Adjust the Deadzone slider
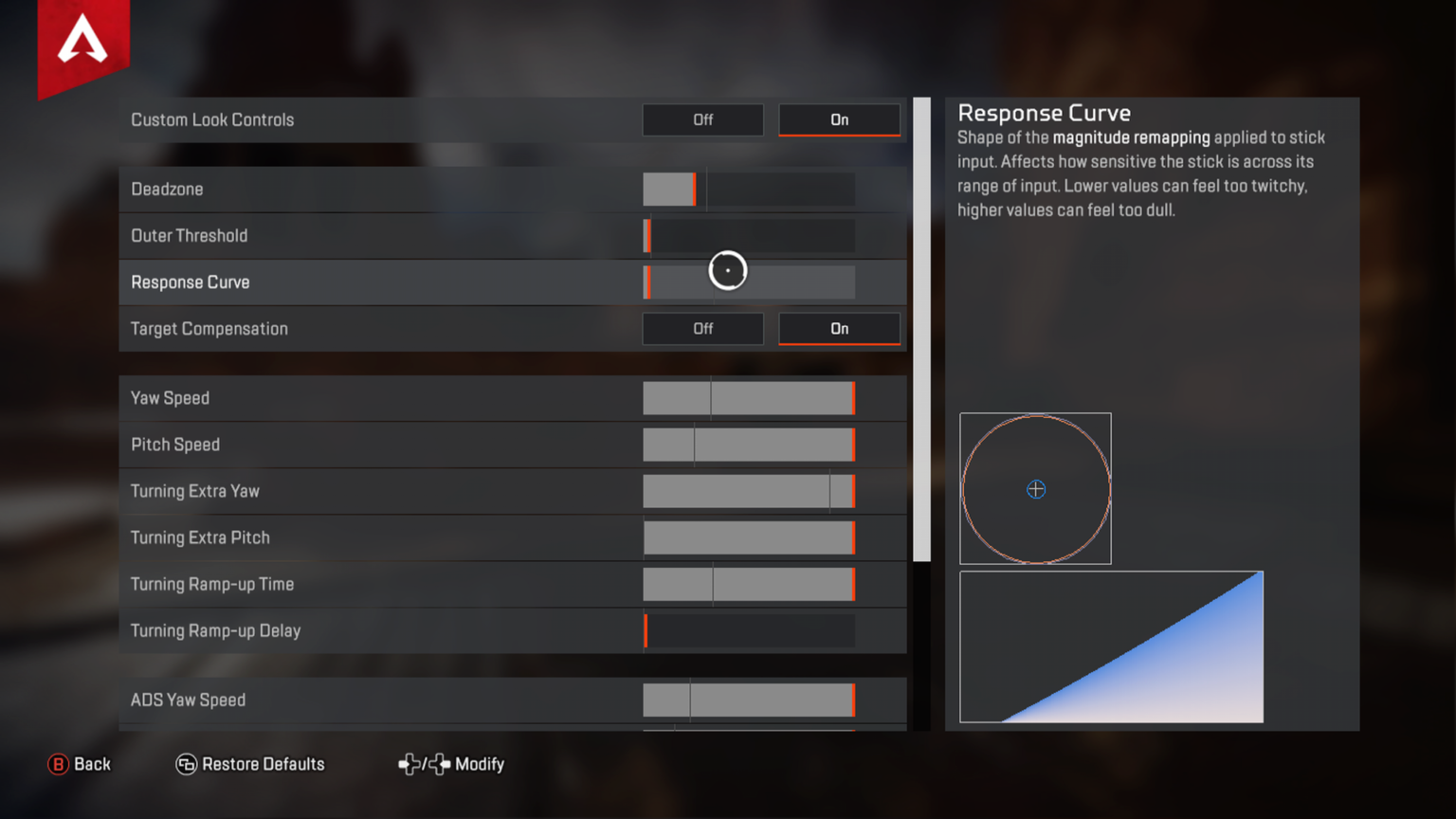 click(749, 190)
